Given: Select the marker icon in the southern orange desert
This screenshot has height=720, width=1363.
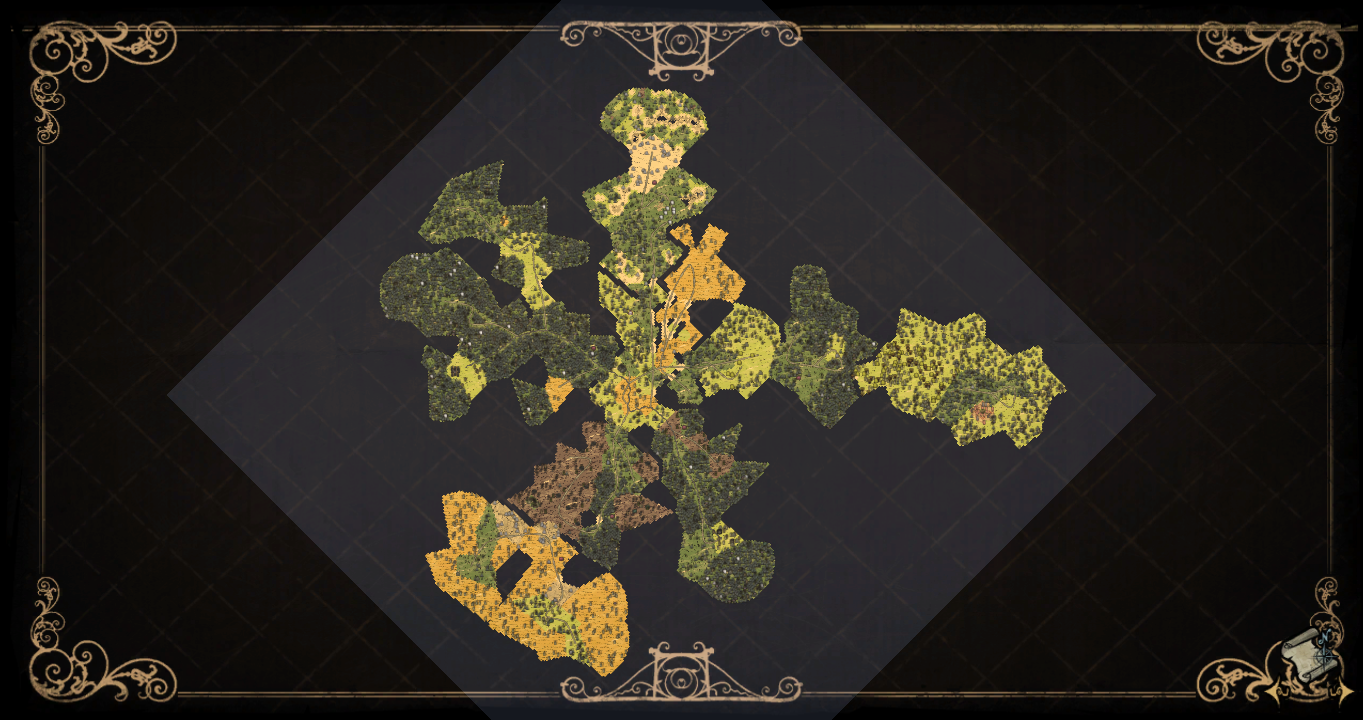Looking at the screenshot, I should pos(561,558).
